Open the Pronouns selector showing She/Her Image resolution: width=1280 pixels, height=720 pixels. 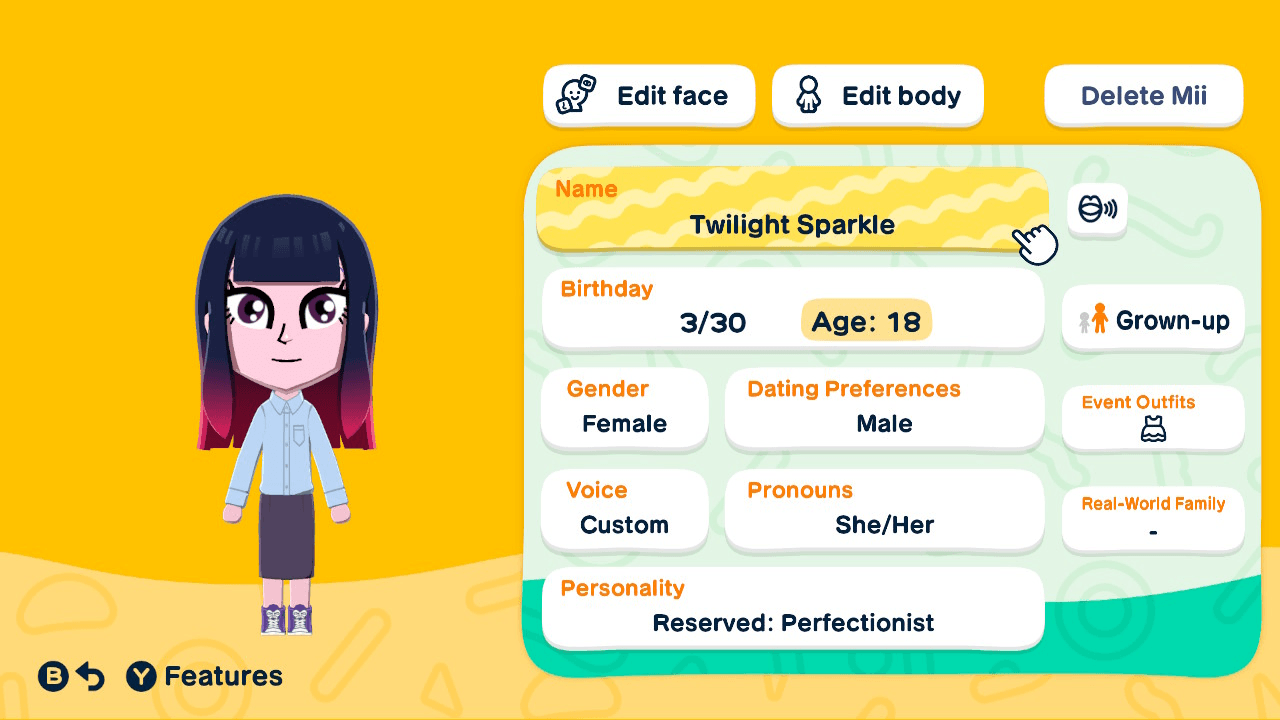[x=884, y=510]
